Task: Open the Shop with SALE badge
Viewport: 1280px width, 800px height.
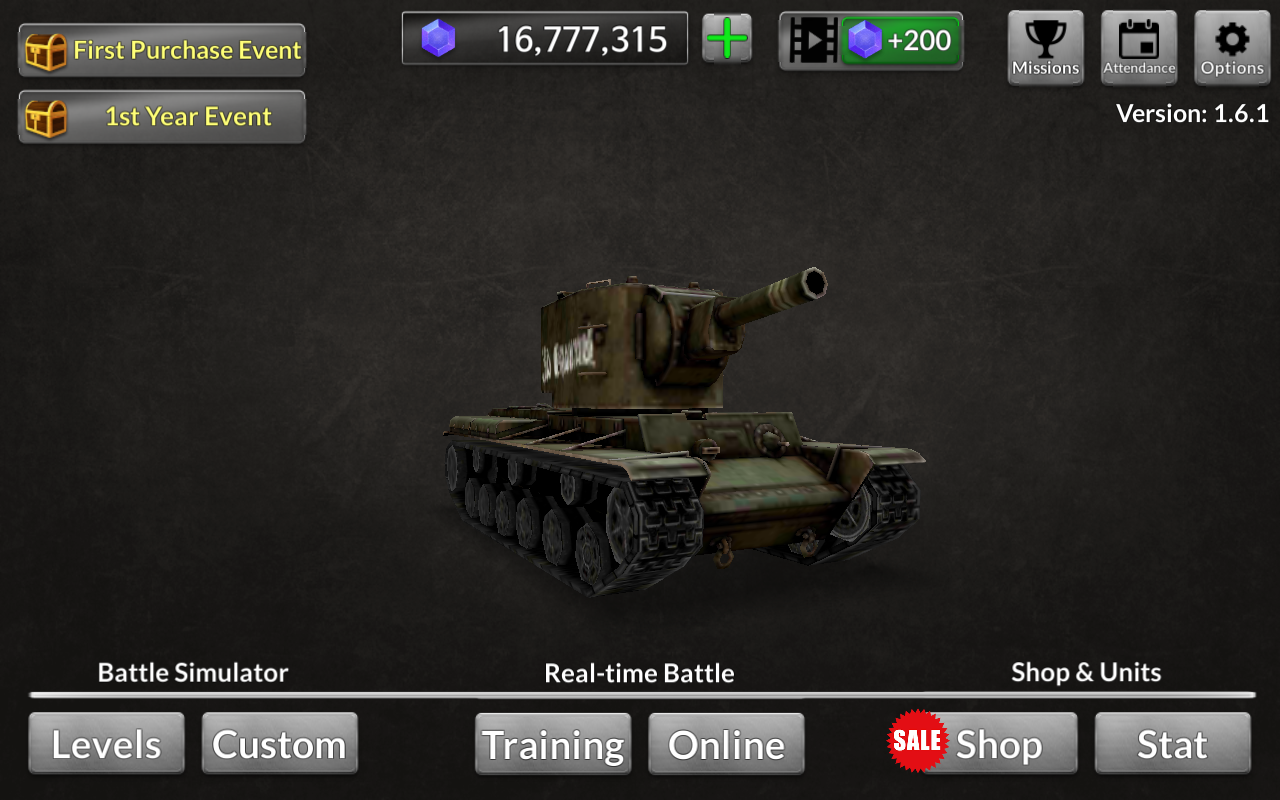Action: click(x=982, y=744)
